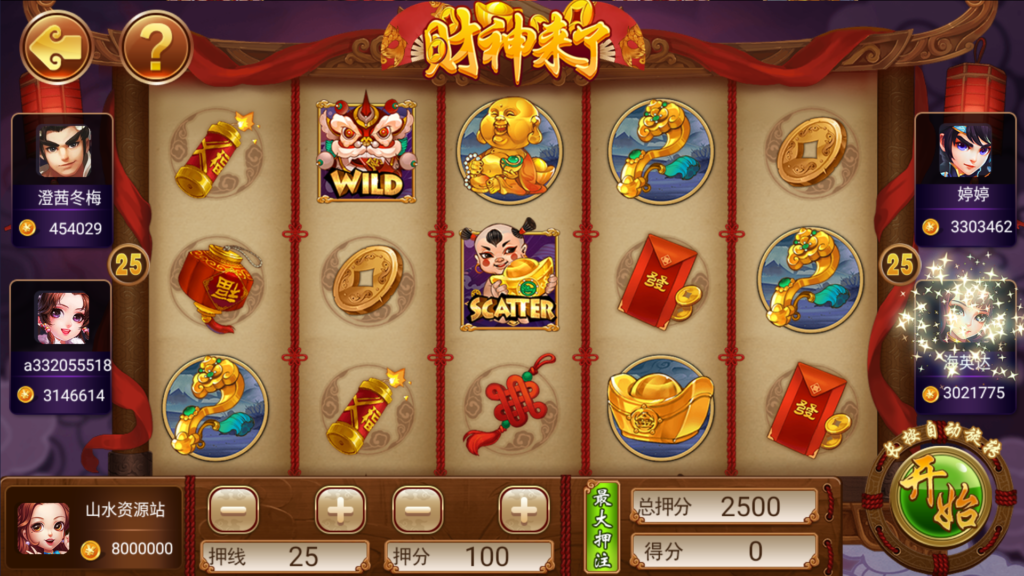Start the spin with the green 开始 button

coord(937,498)
